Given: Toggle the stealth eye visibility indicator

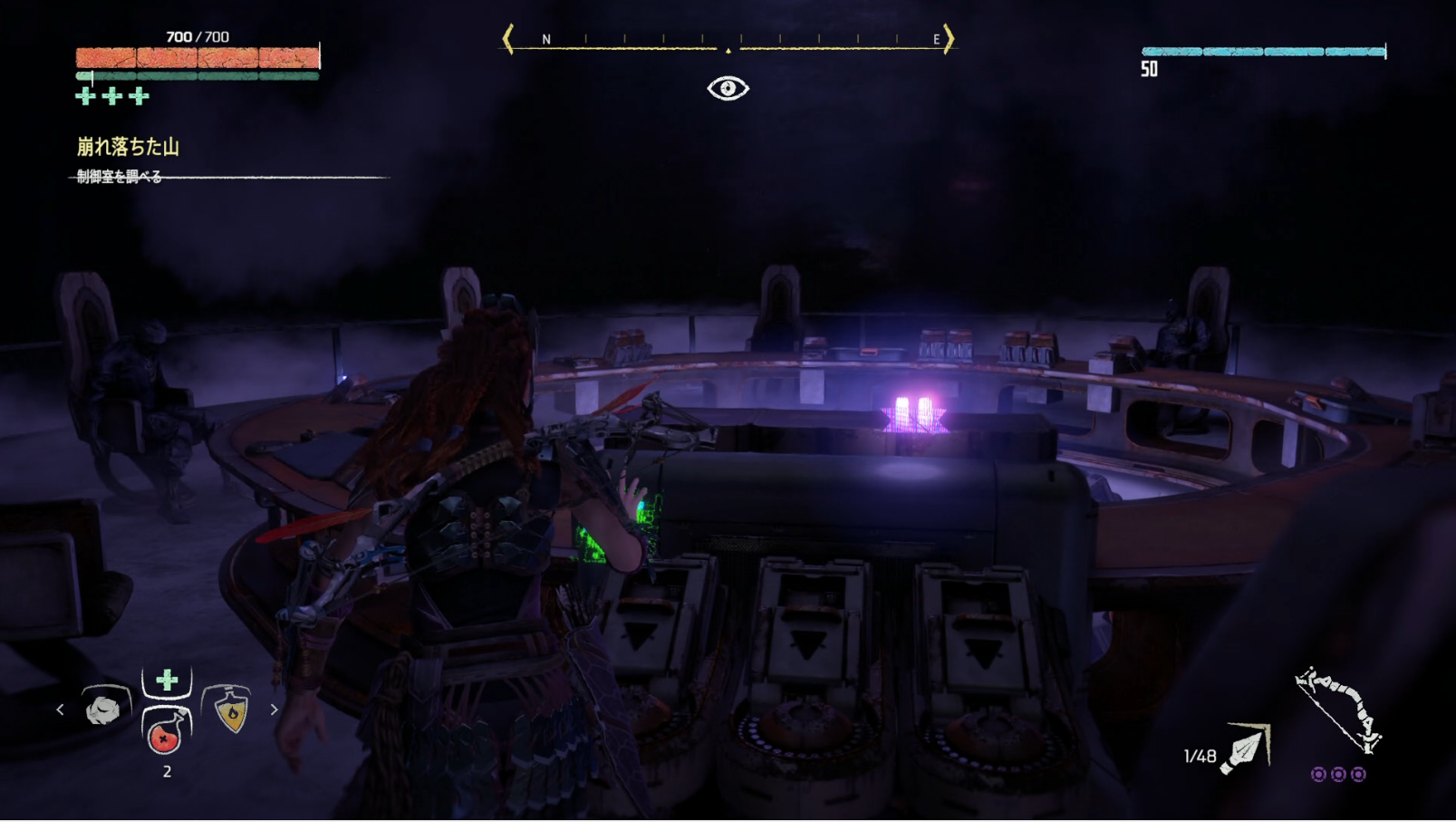Looking at the screenshot, I should pyautogui.click(x=728, y=89).
